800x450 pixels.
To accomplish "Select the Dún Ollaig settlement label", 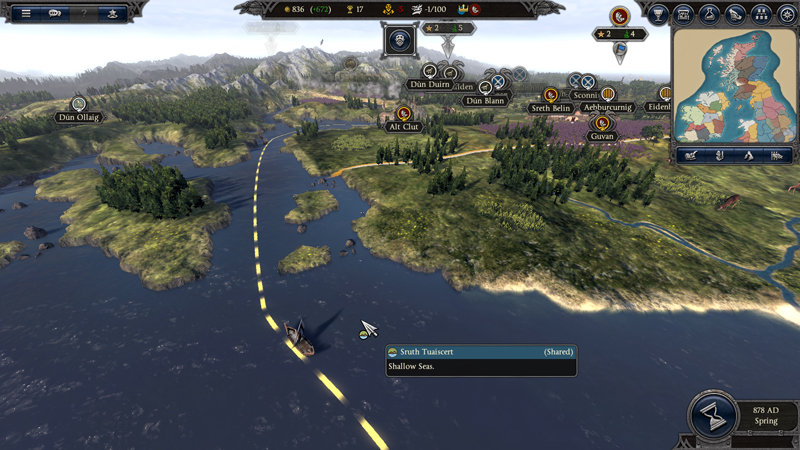I will coord(78,117).
